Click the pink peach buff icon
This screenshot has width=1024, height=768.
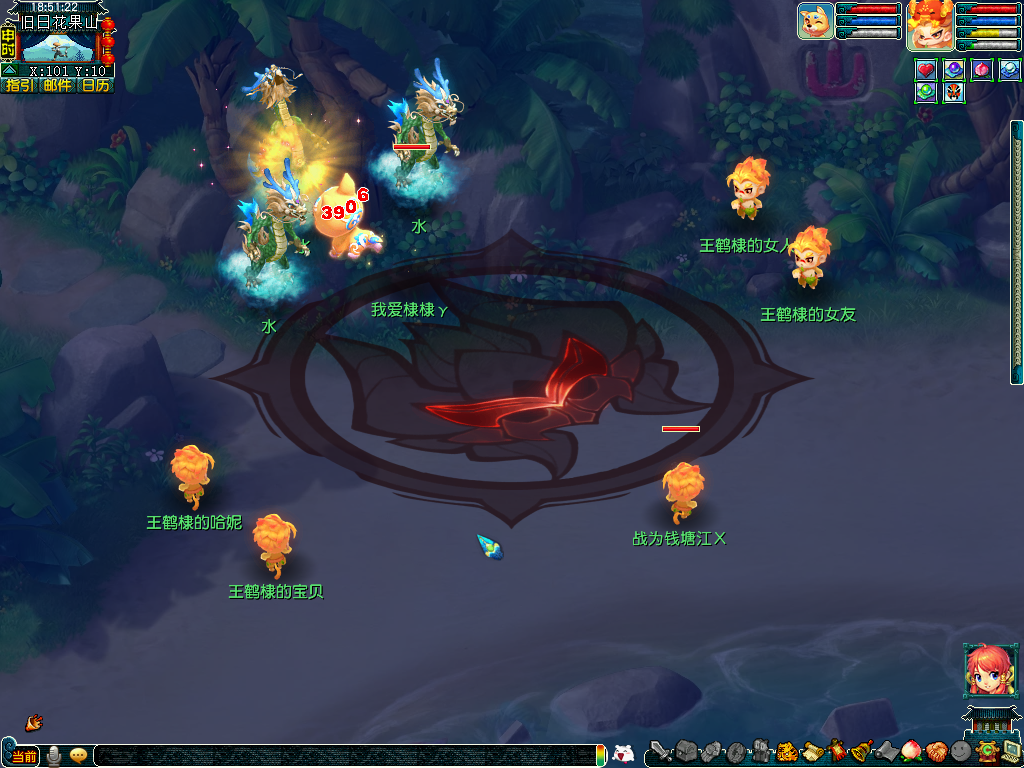[982, 70]
